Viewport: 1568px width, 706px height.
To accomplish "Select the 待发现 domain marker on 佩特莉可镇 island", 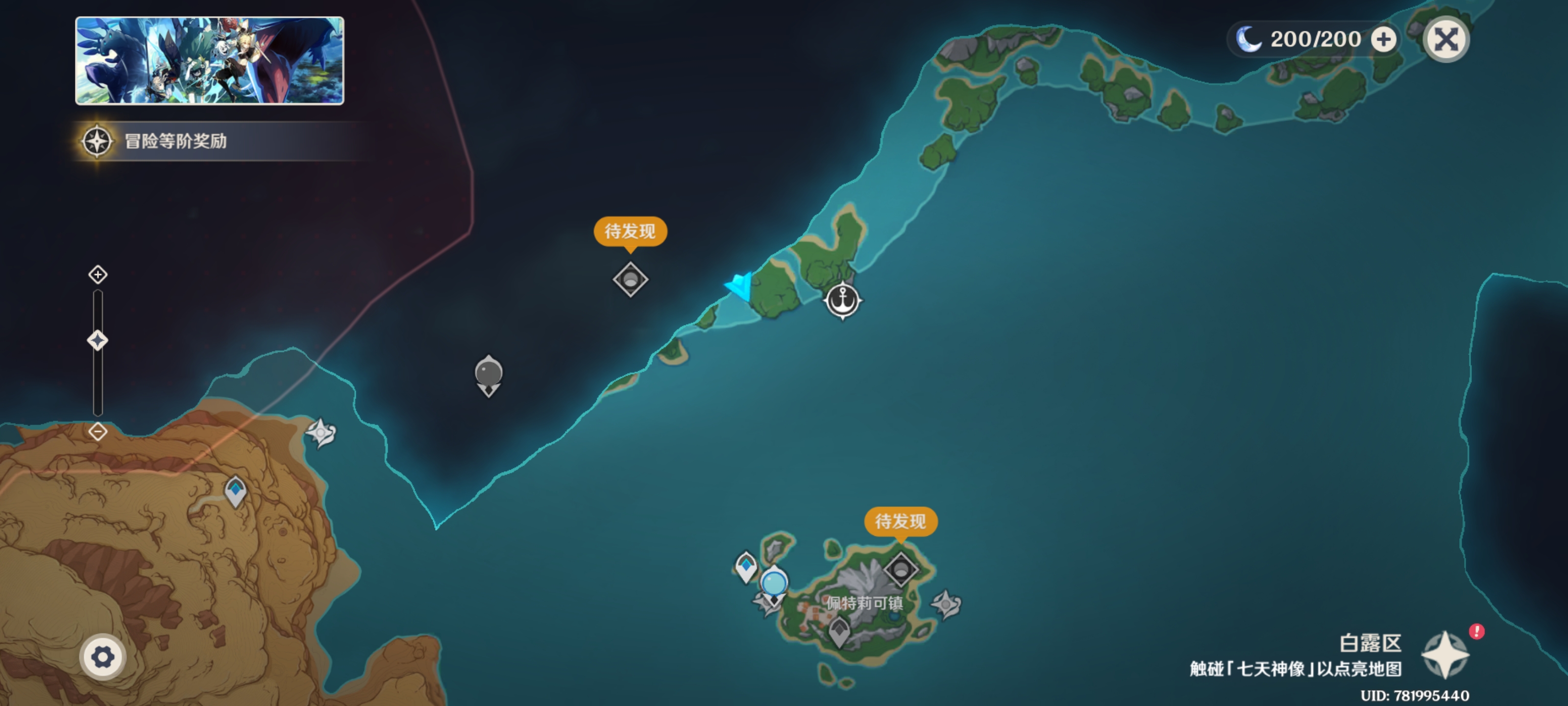I will coord(901,570).
